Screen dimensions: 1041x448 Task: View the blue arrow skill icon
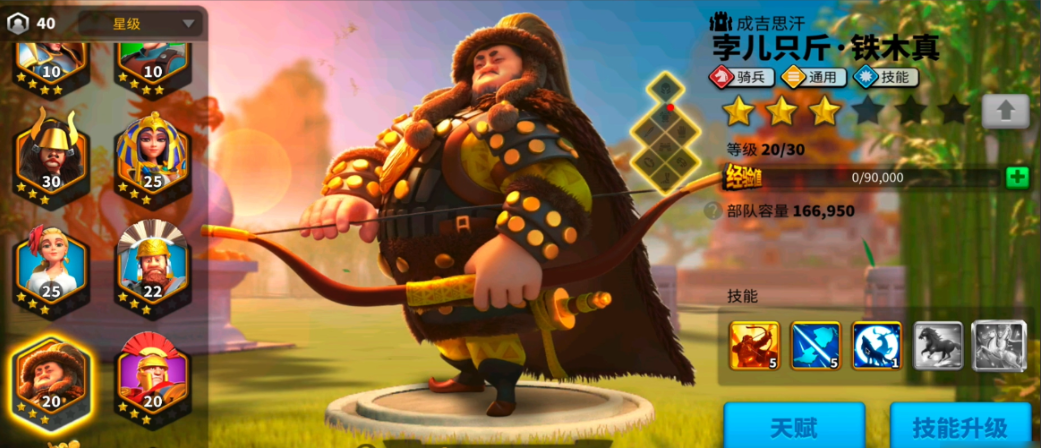815,345
